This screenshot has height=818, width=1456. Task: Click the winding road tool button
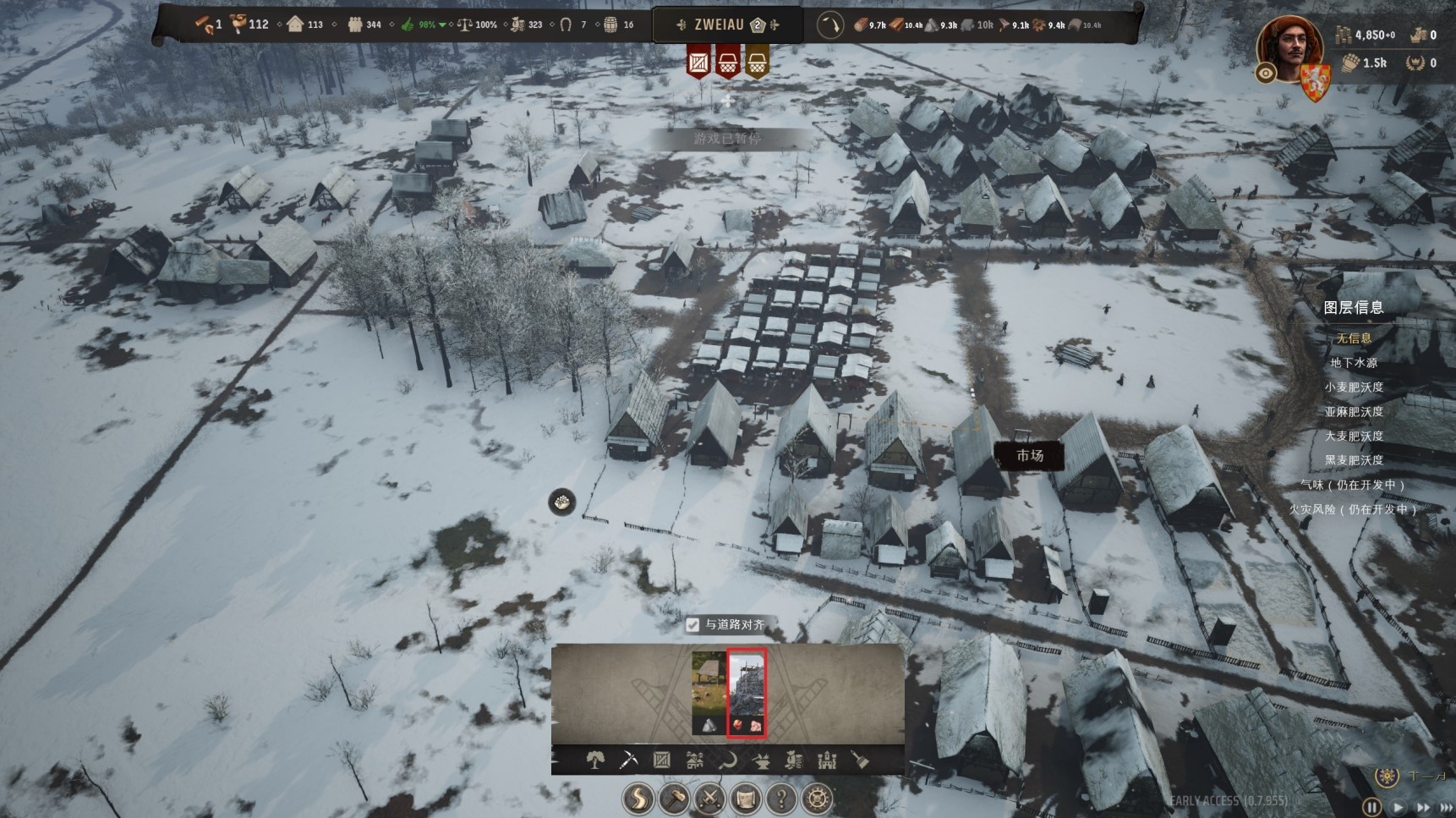pos(638,799)
